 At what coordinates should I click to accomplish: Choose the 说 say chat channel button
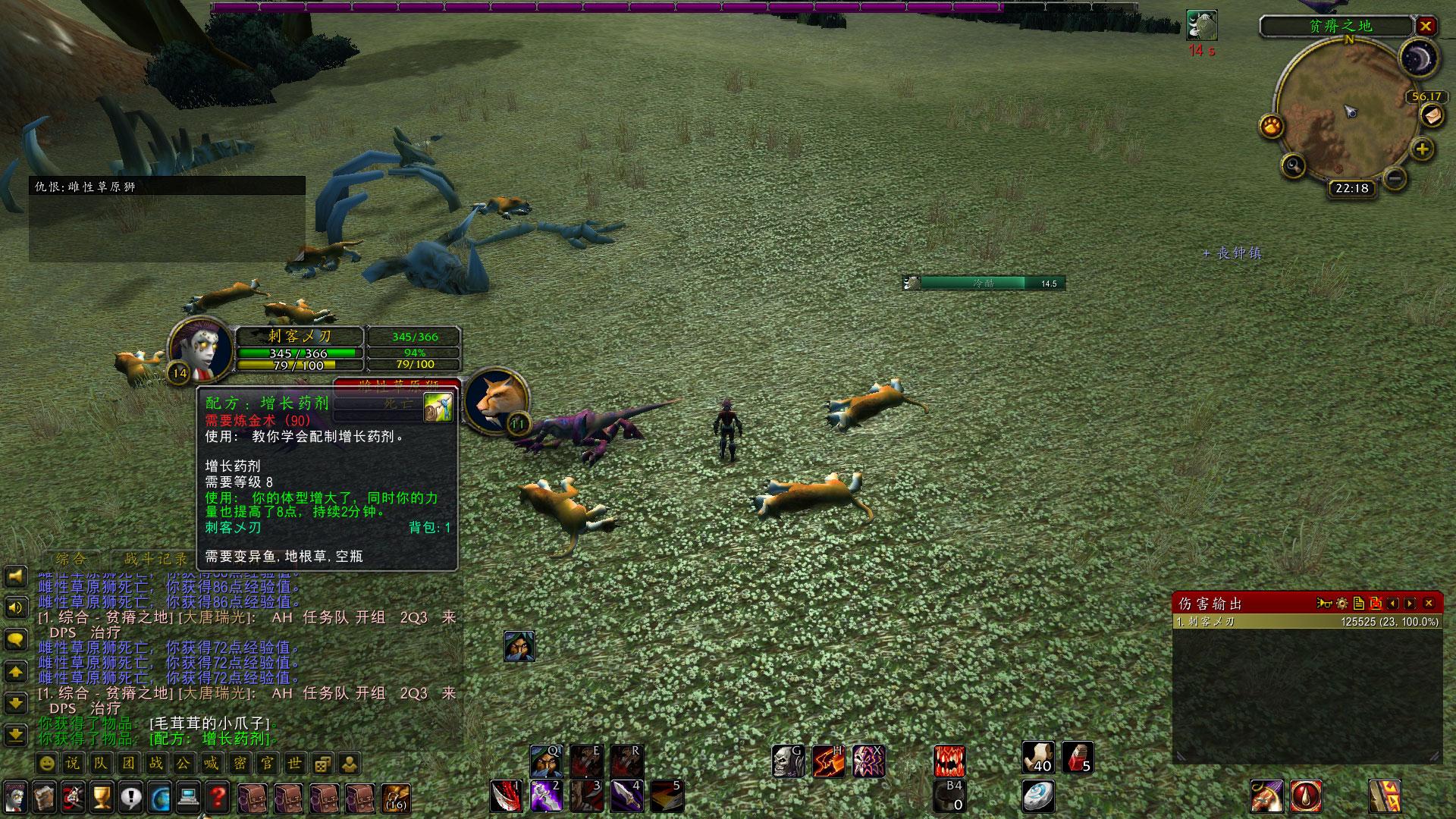click(x=73, y=763)
